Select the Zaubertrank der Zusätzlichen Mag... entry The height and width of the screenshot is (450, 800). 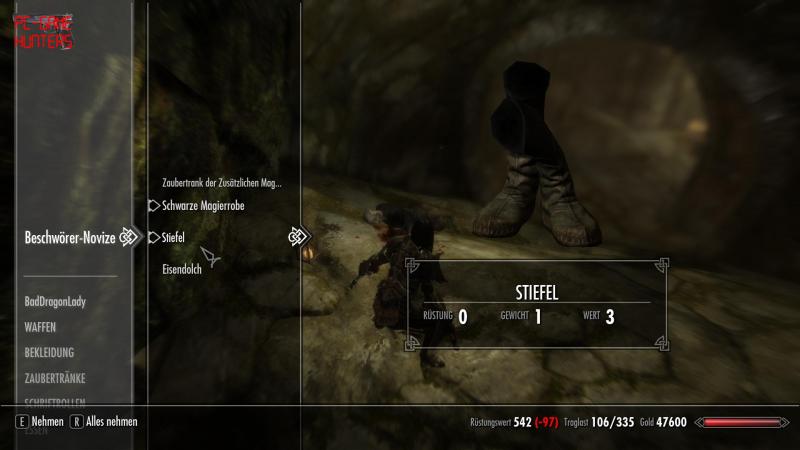tap(221, 183)
